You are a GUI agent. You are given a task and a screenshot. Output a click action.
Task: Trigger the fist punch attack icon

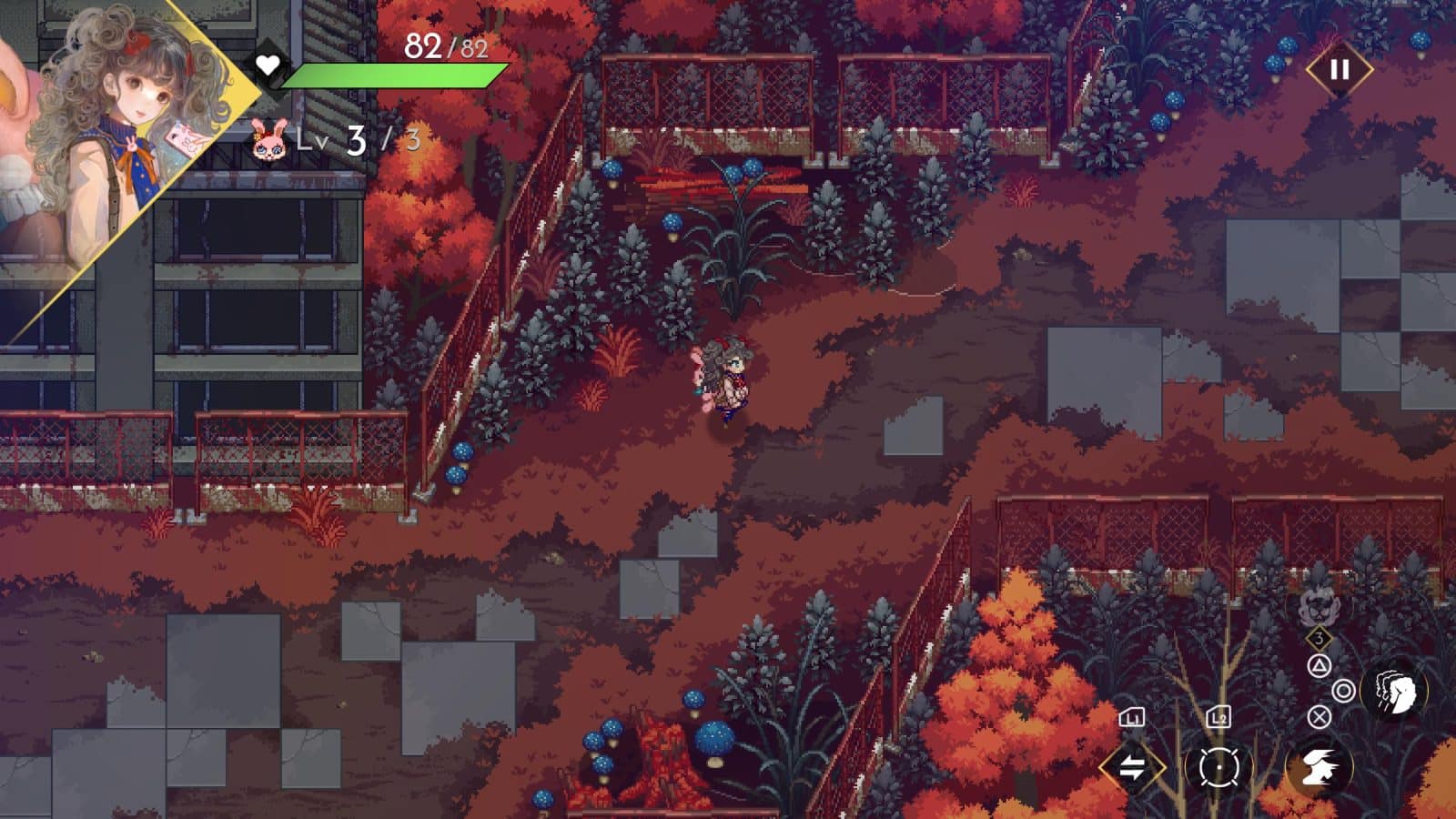click(x=1394, y=692)
